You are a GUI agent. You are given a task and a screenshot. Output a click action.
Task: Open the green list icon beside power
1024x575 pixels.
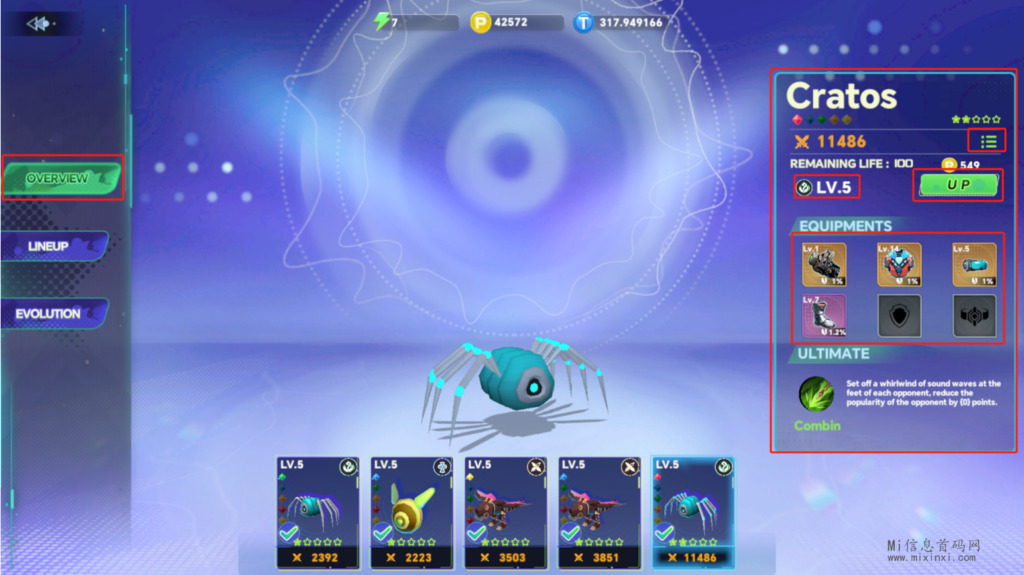coord(987,141)
